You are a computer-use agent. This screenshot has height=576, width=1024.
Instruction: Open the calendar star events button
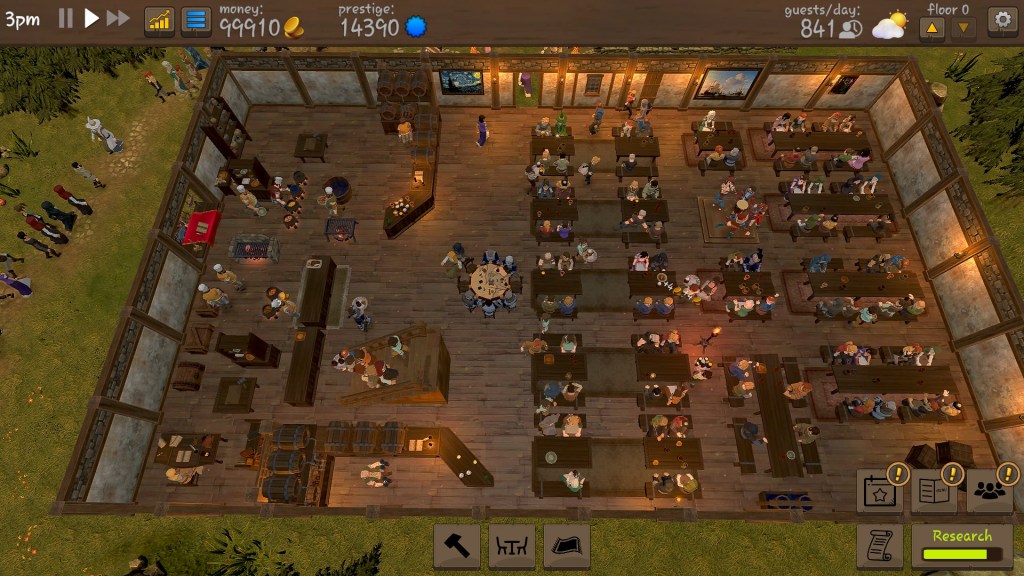click(x=880, y=491)
